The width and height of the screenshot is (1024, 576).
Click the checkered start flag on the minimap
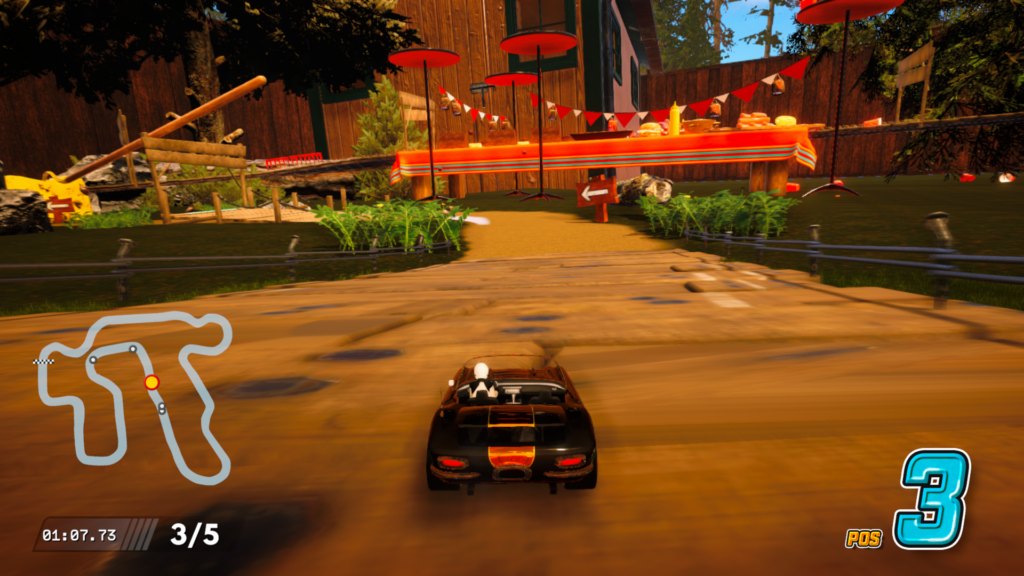click(x=42, y=361)
